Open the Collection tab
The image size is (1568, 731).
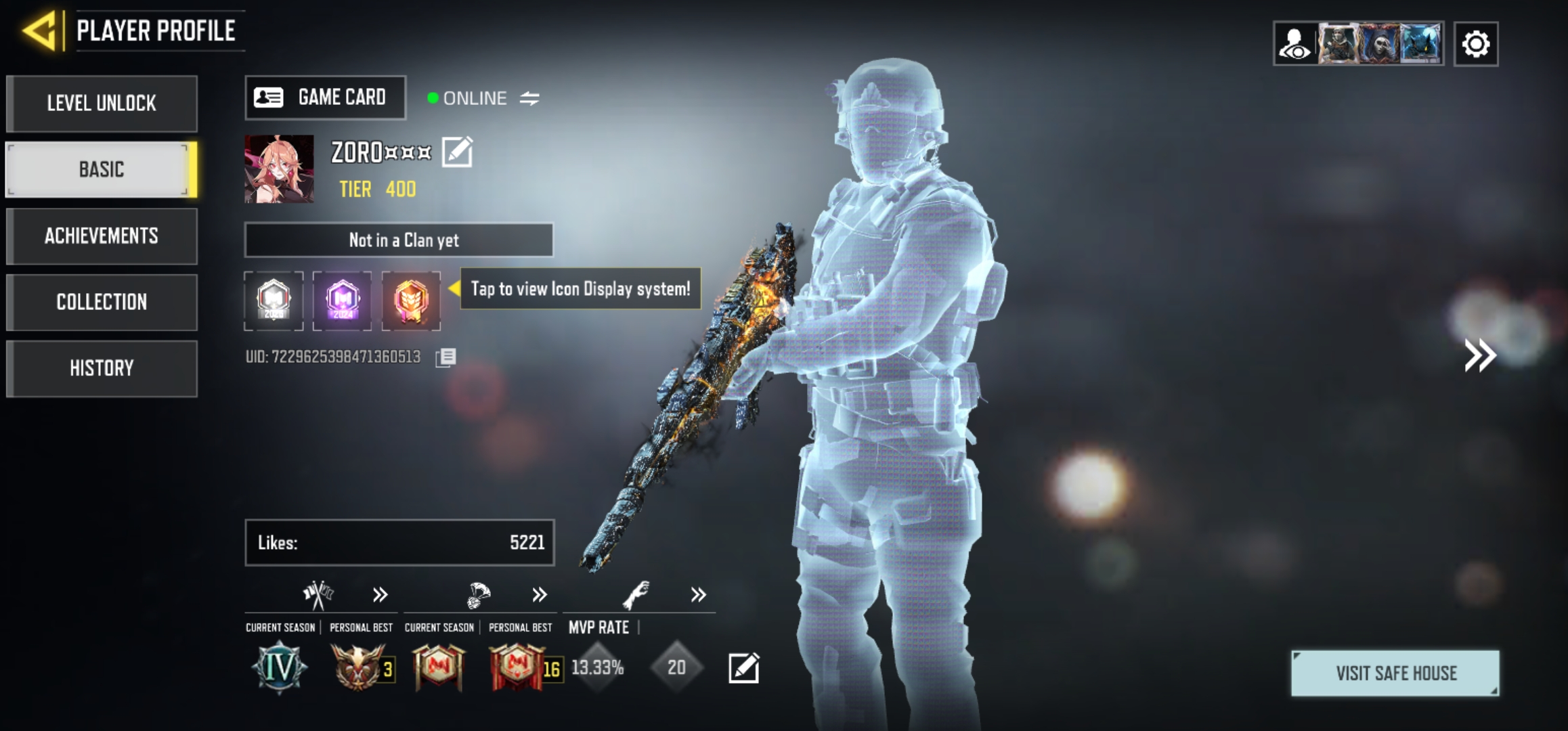(102, 302)
